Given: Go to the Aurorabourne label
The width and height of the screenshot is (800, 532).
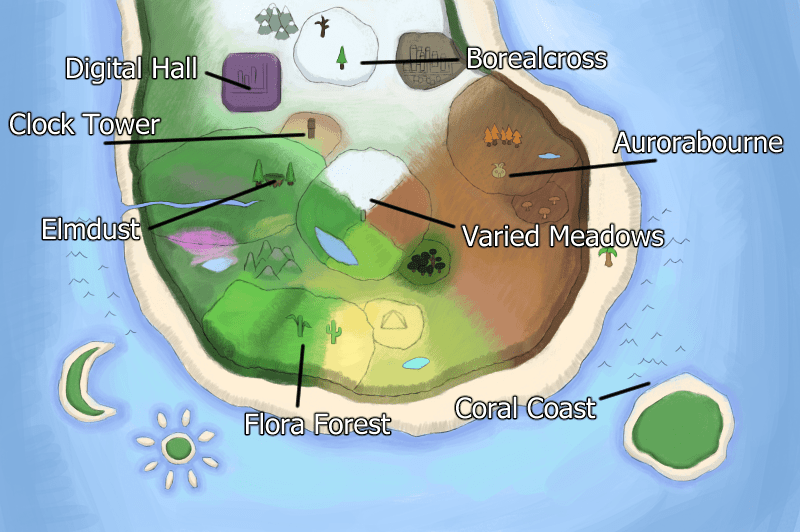Looking at the screenshot, I should click(697, 143).
